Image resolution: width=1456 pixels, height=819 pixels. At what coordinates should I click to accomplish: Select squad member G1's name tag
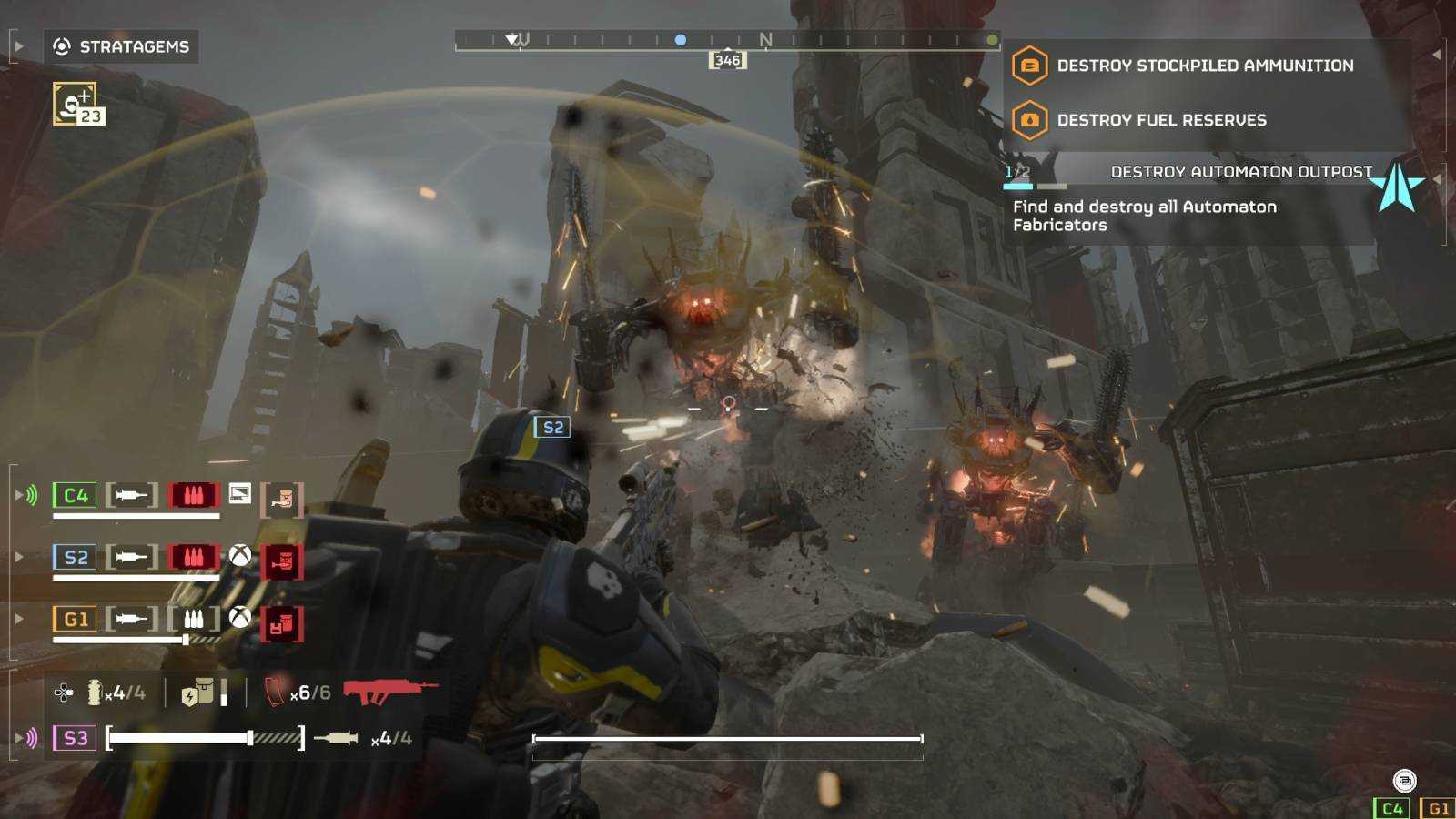[75, 620]
